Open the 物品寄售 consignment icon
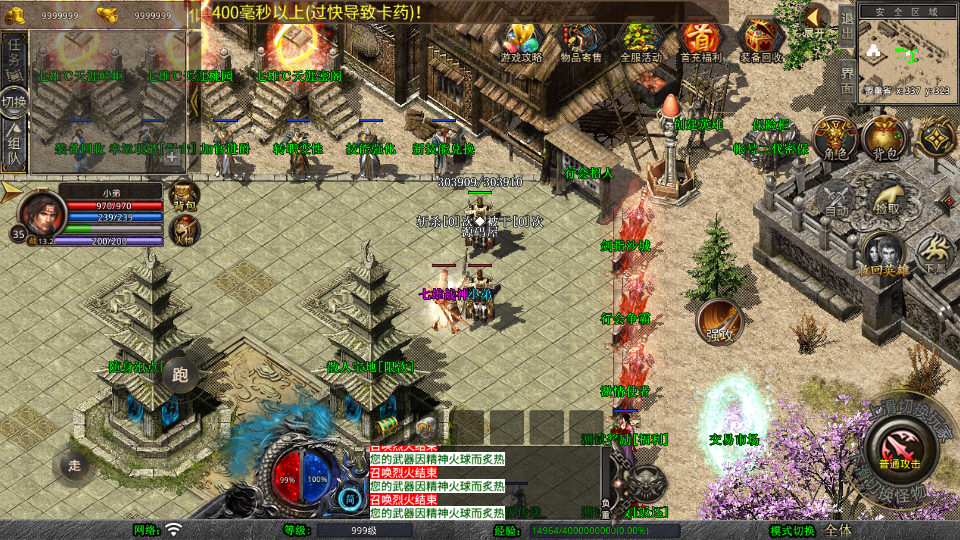This screenshot has width=960, height=540. coord(581,42)
